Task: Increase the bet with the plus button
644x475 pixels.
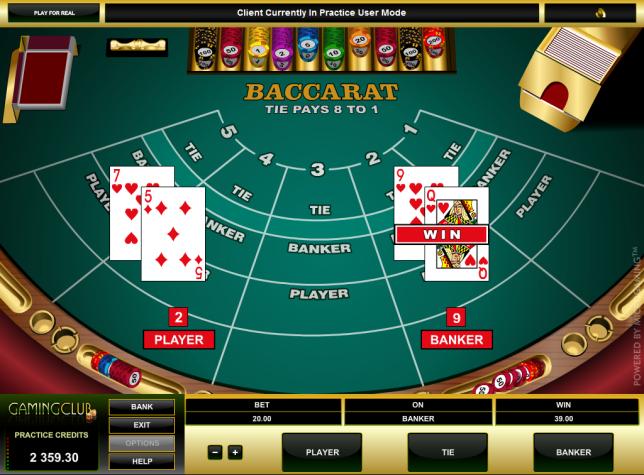Action: [x=235, y=452]
